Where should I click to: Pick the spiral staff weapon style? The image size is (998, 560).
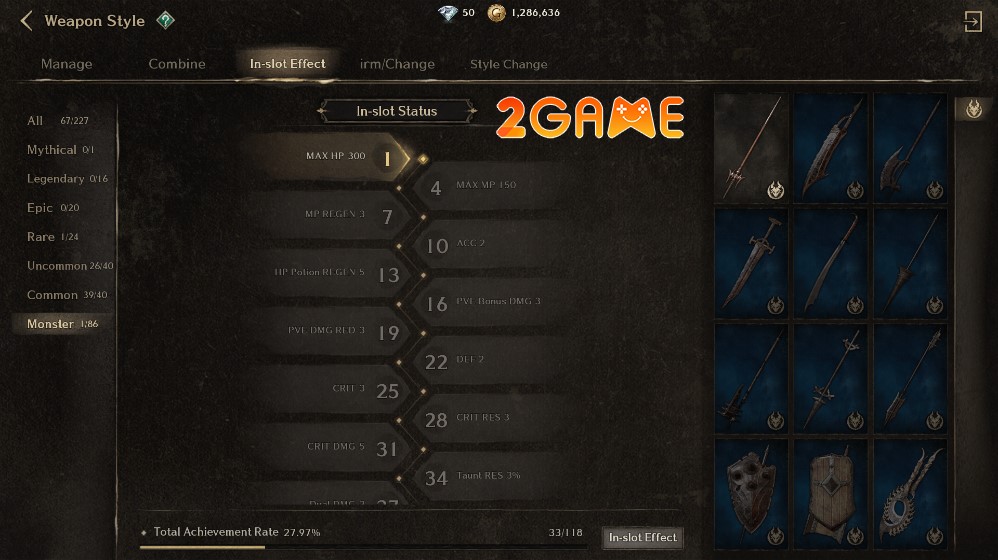click(x=909, y=493)
